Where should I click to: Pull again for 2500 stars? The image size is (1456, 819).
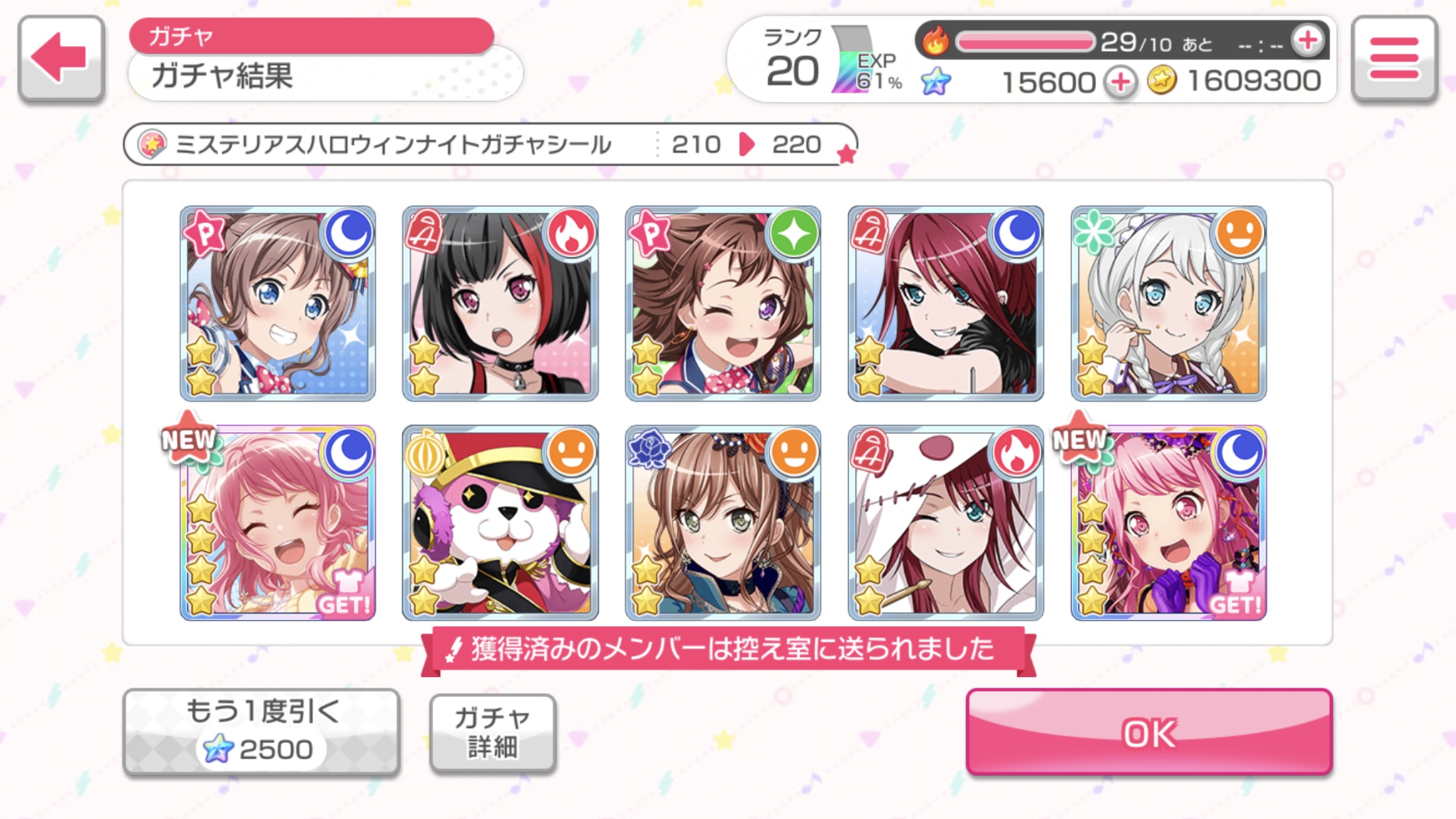click(x=261, y=732)
